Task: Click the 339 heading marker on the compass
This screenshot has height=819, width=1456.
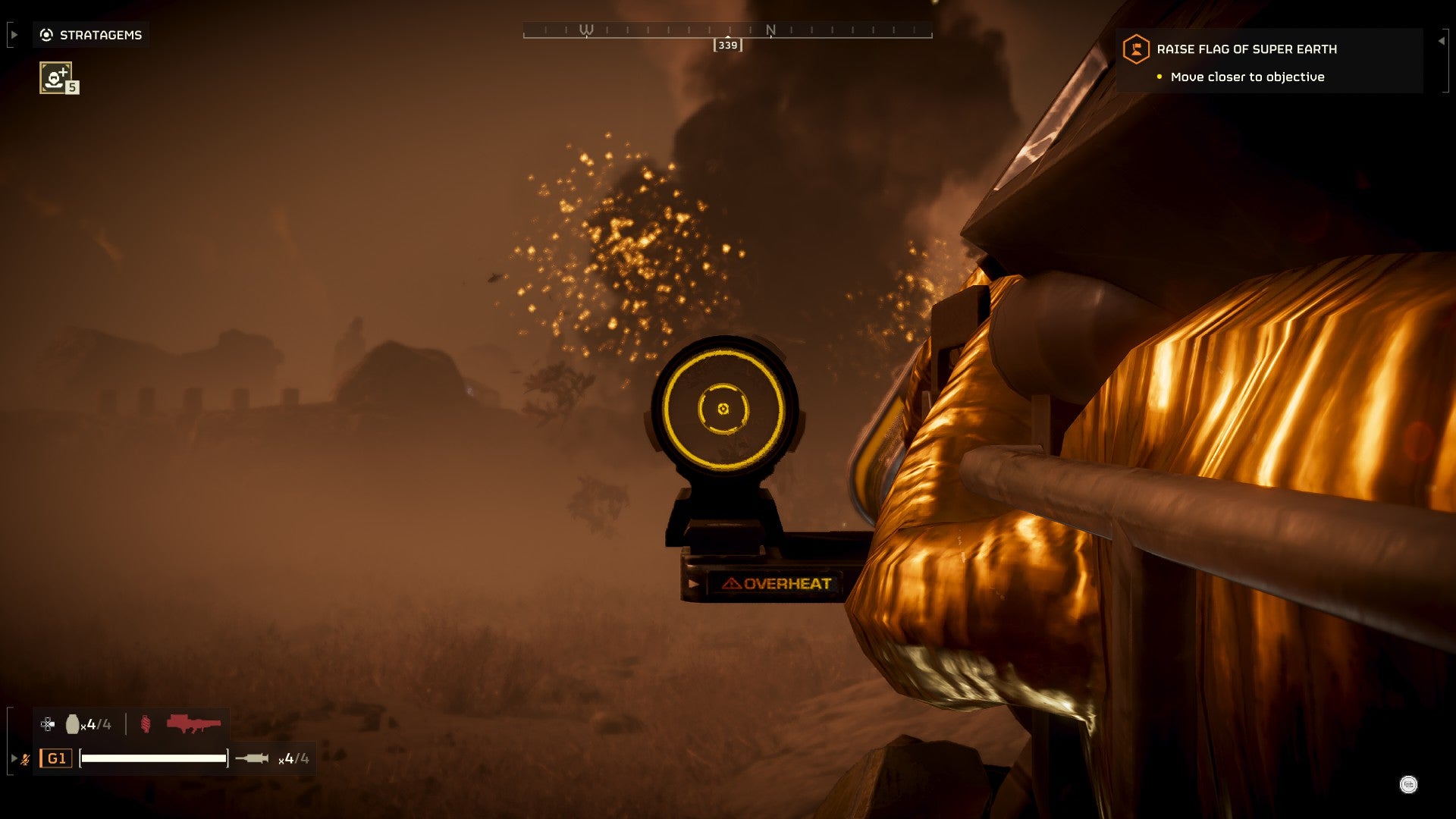Action: 728,45
